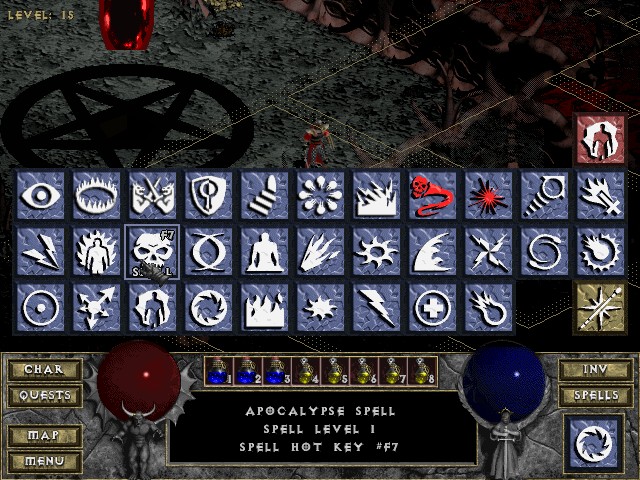640x480 pixels.
Task: Open the QUESTS log
Action: 44,395
